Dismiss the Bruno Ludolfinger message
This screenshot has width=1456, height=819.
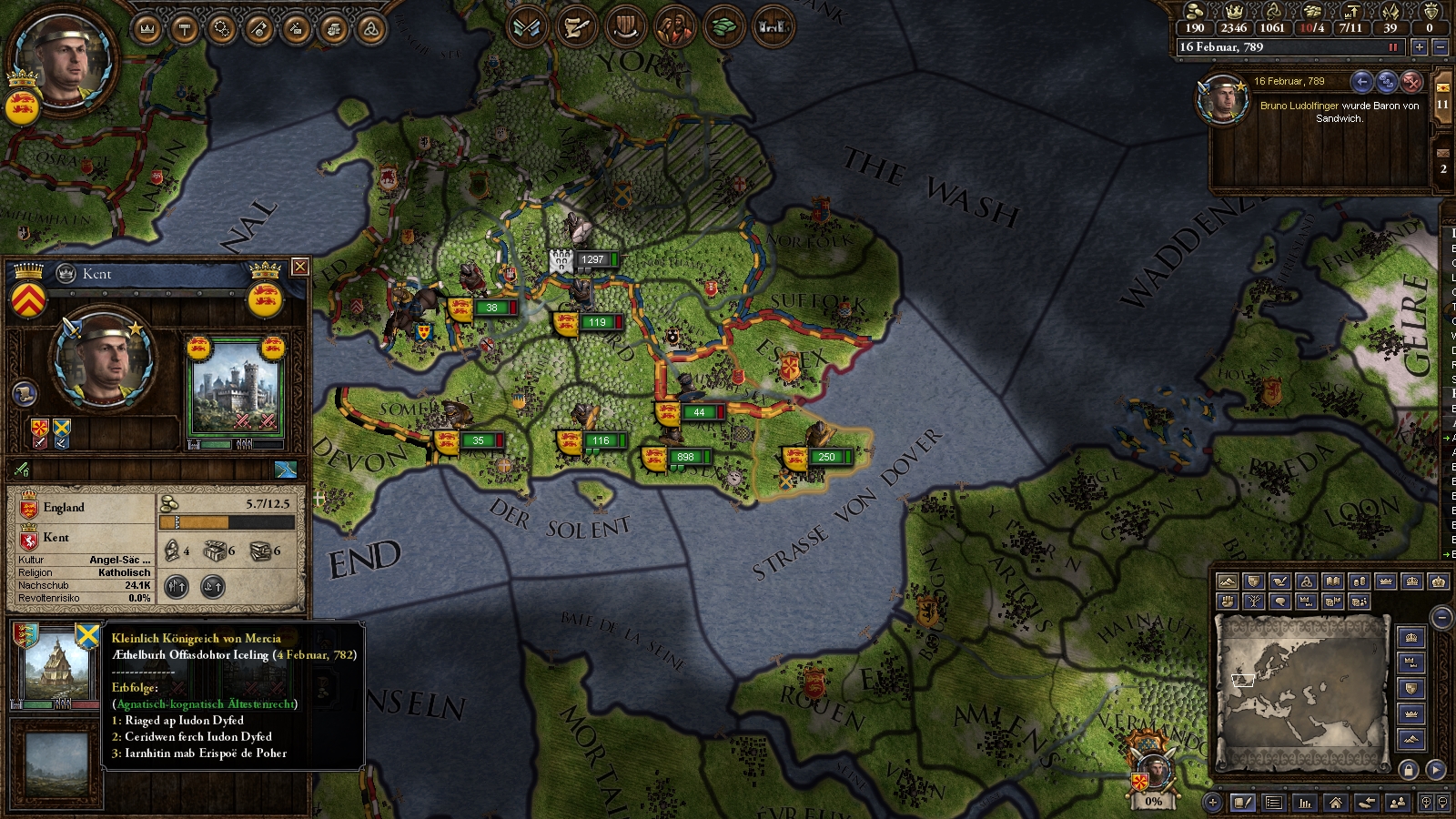coord(1411,82)
